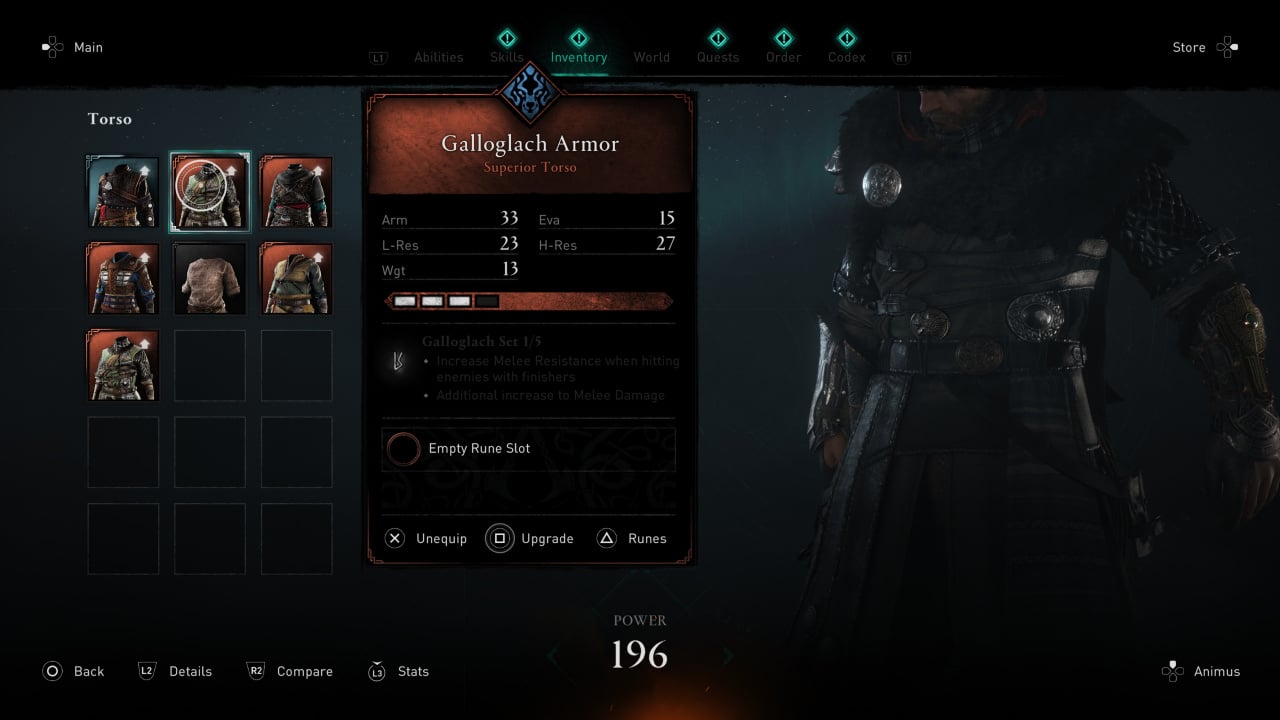Click the highlighted Galloglach Armor slot

(x=210, y=192)
